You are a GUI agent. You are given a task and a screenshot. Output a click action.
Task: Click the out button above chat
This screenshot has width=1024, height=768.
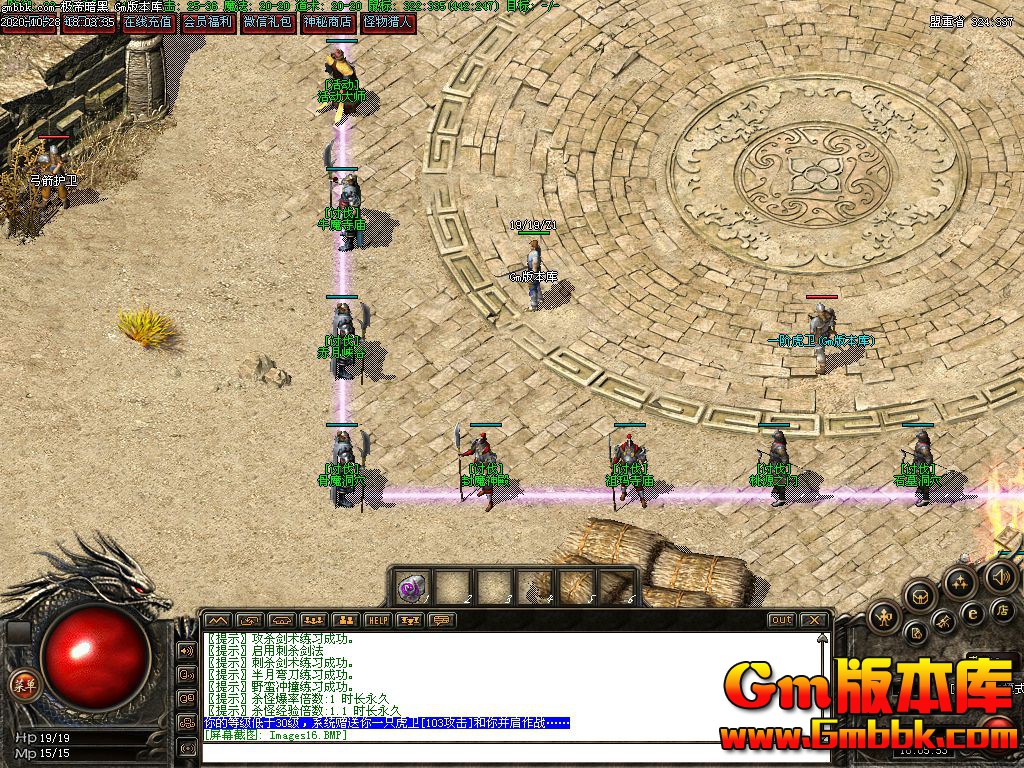tap(781, 620)
